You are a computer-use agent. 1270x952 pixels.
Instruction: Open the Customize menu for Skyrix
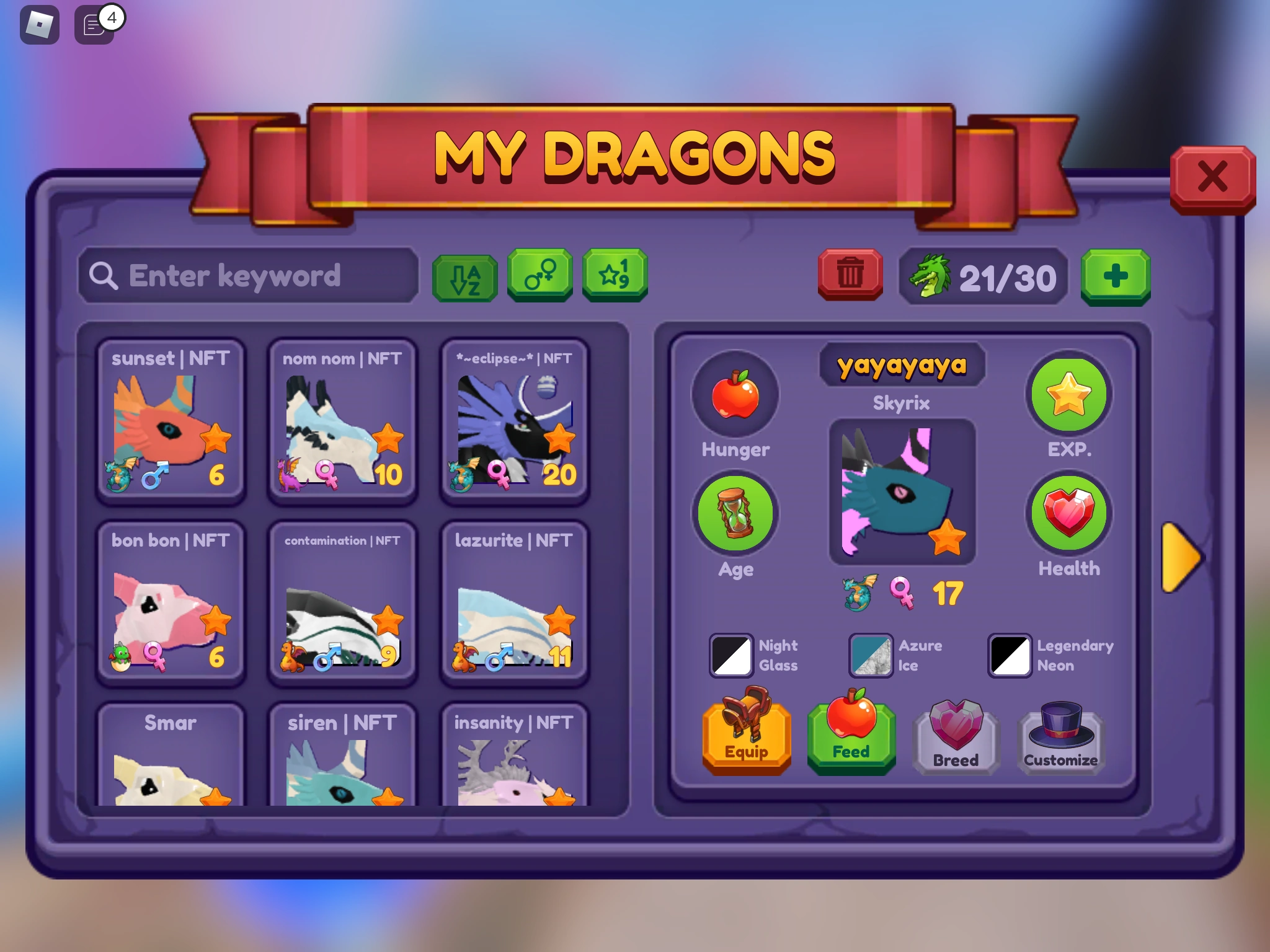click(x=1060, y=738)
